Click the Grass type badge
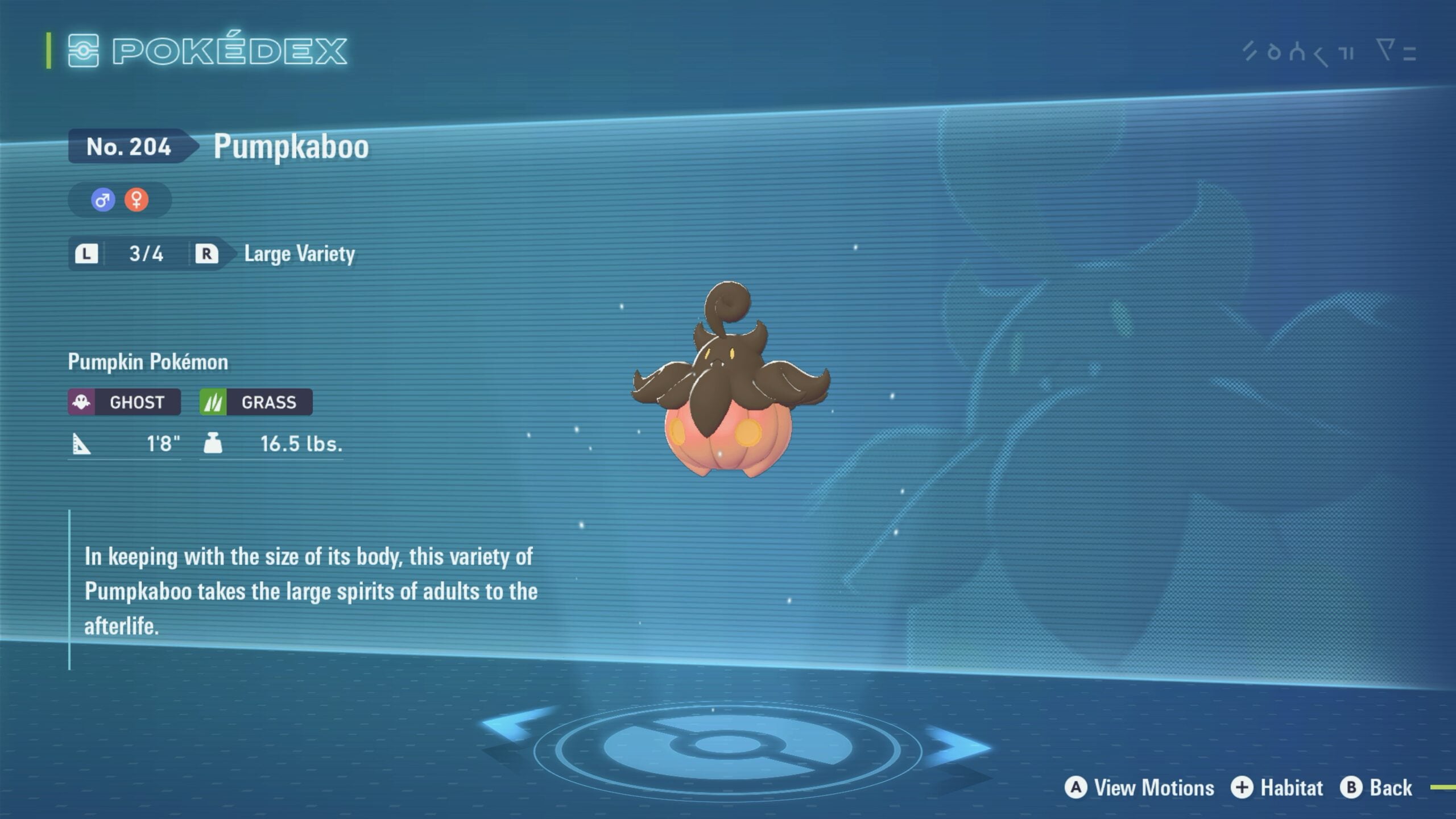 tap(256, 402)
